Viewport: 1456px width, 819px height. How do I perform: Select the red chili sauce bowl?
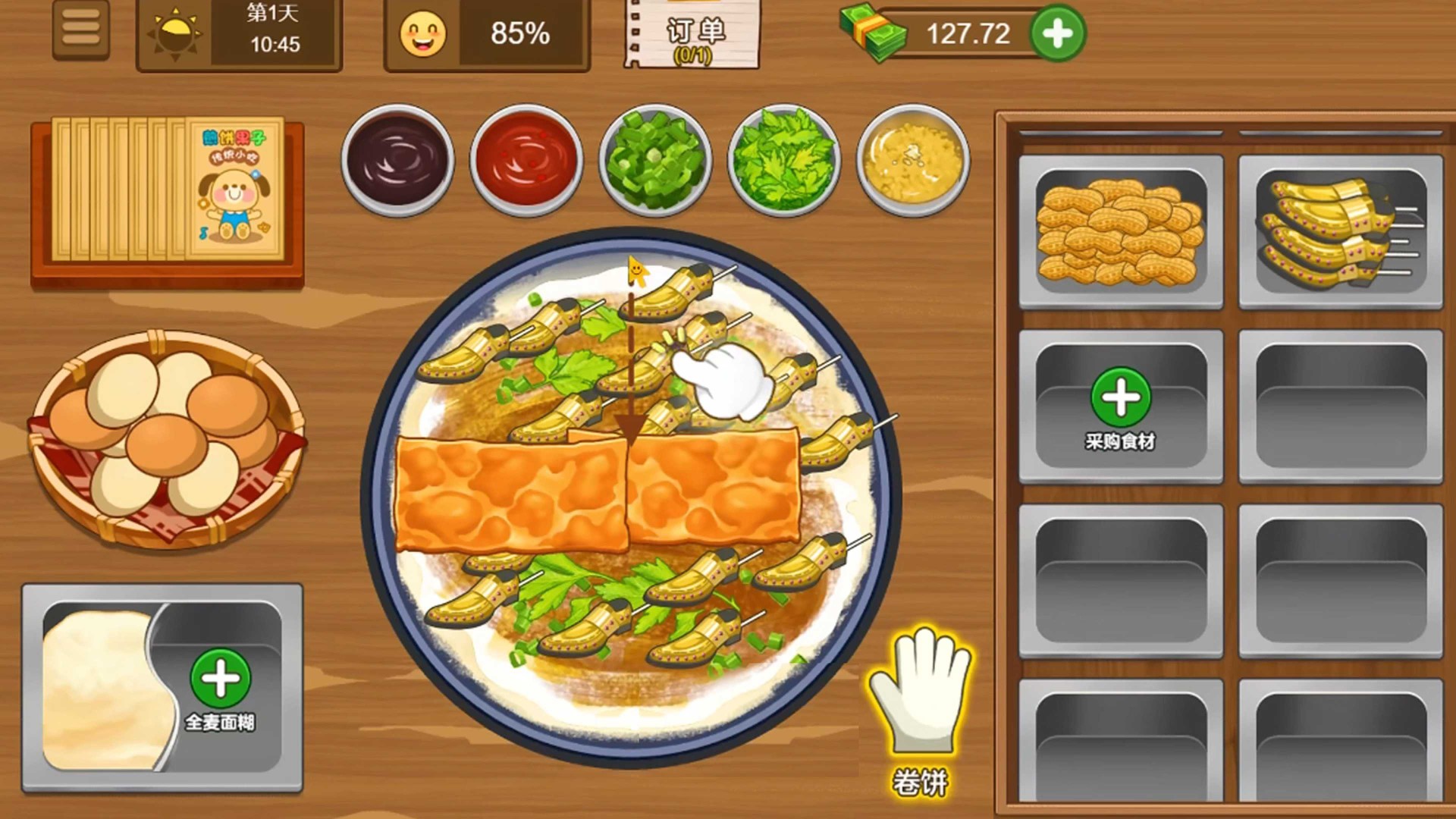pos(526,161)
